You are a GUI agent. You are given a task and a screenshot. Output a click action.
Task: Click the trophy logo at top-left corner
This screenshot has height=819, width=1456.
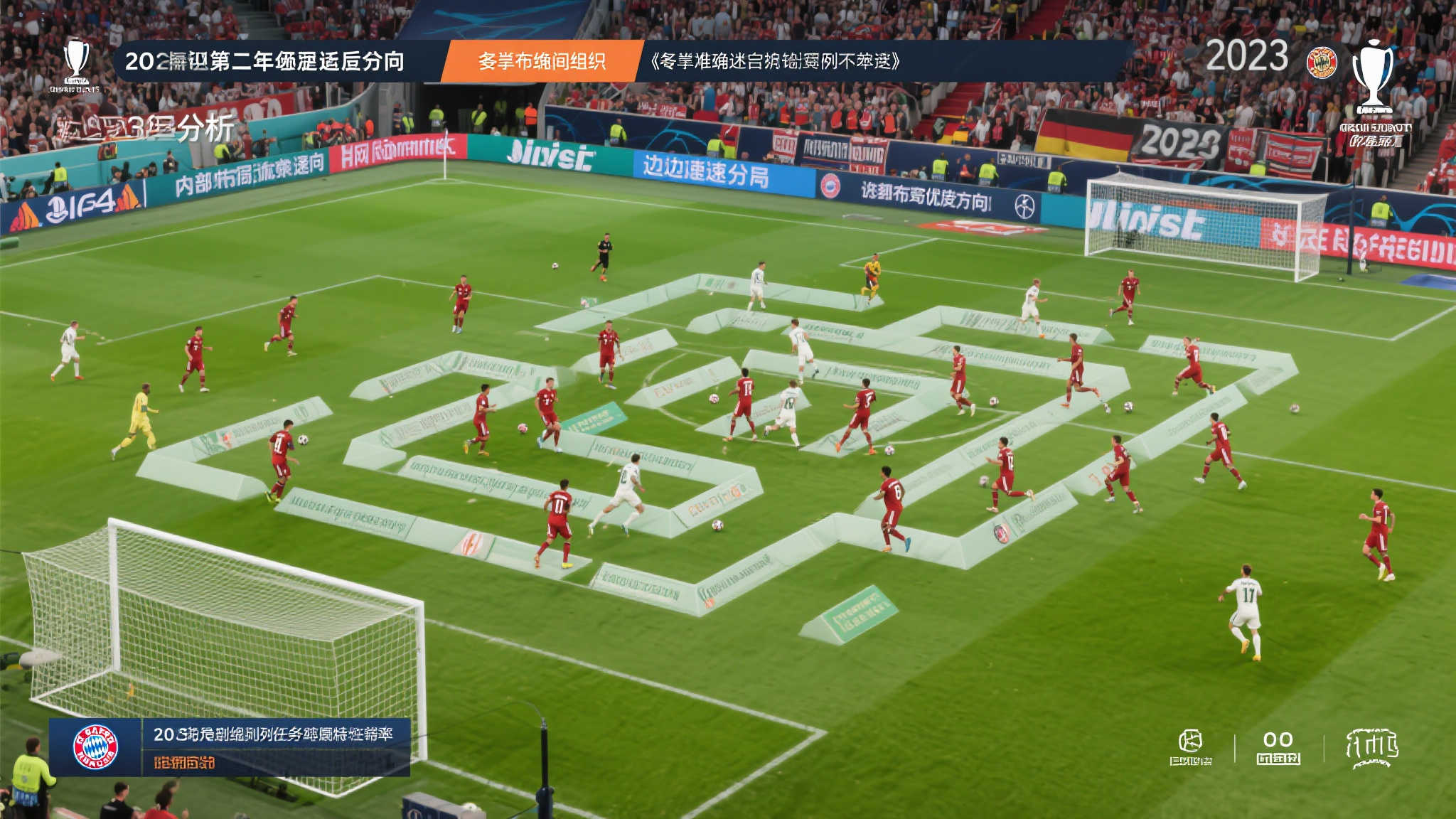click(75, 63)
